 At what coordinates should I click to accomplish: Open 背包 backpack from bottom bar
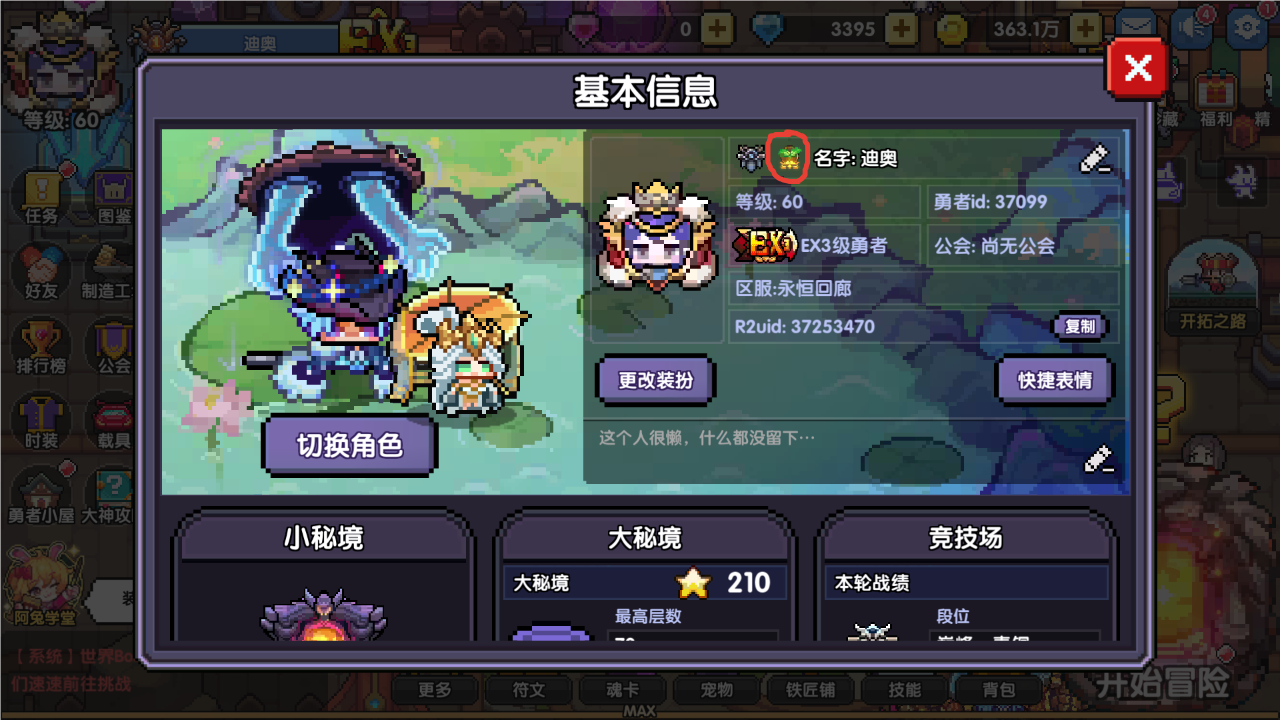[1000, 689]
